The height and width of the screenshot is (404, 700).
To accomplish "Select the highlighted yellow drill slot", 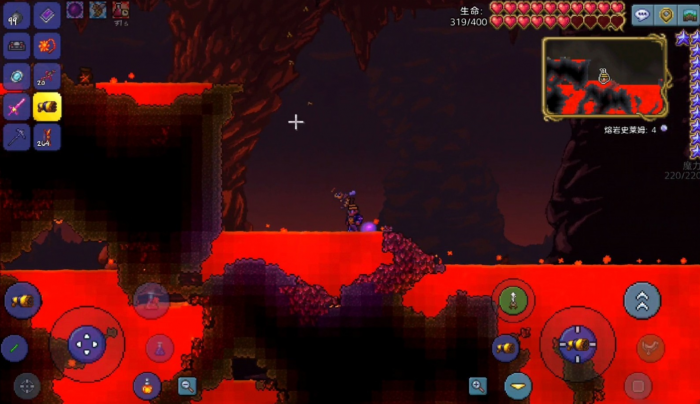I will point(47,107).
